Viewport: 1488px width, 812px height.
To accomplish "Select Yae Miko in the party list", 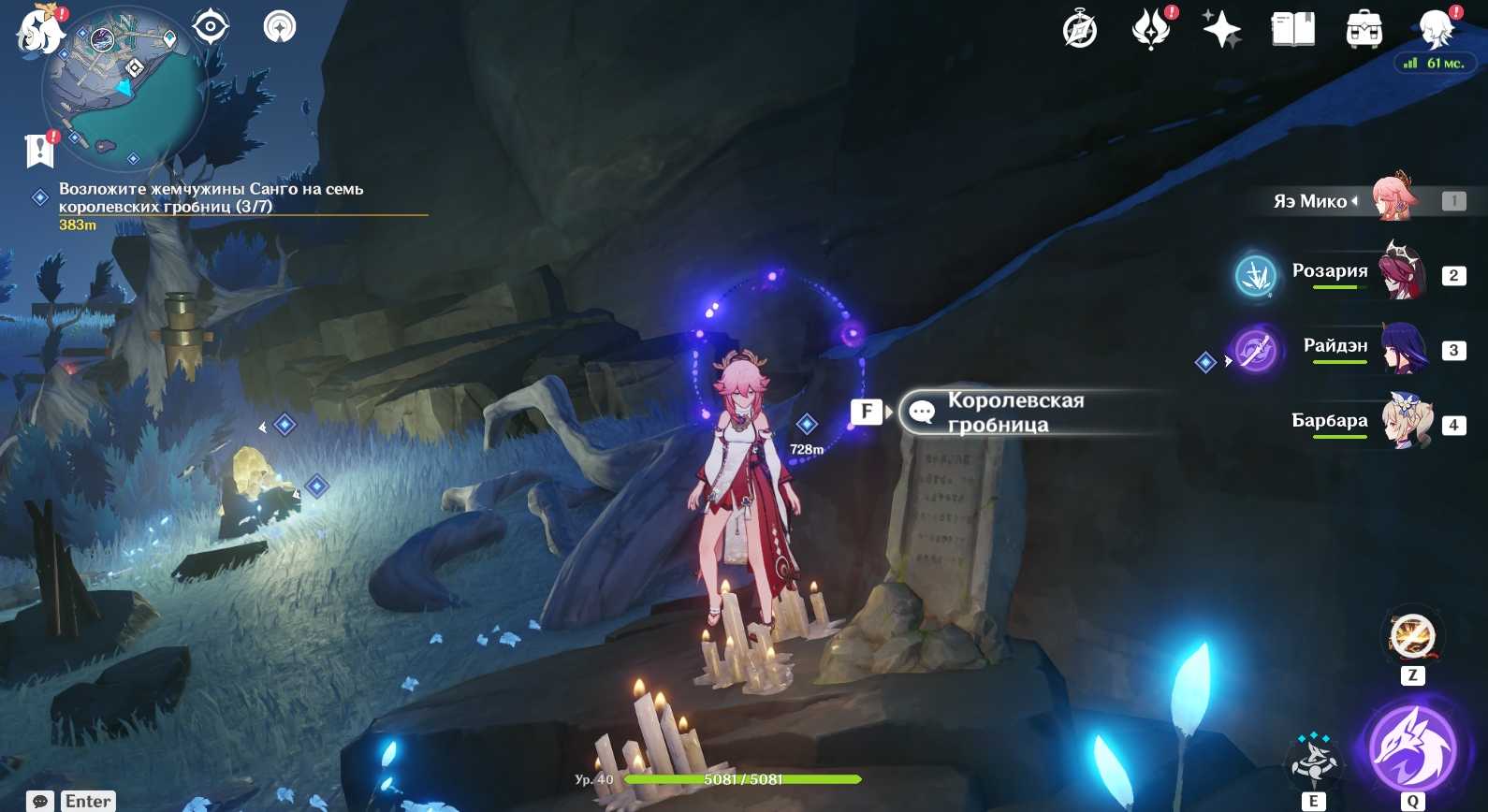I will click(x=1394, y=199).
